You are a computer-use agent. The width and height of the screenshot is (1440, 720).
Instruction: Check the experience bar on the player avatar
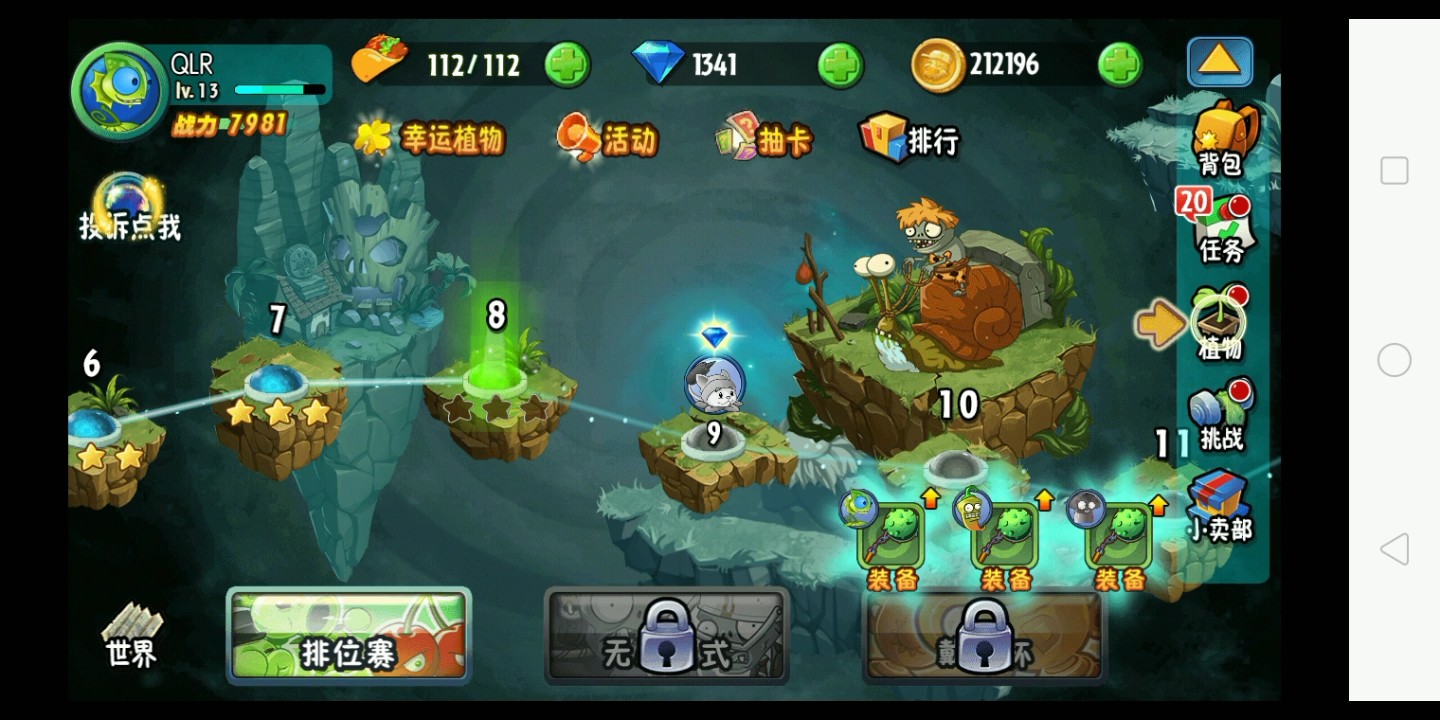click(x=278, y=90)
